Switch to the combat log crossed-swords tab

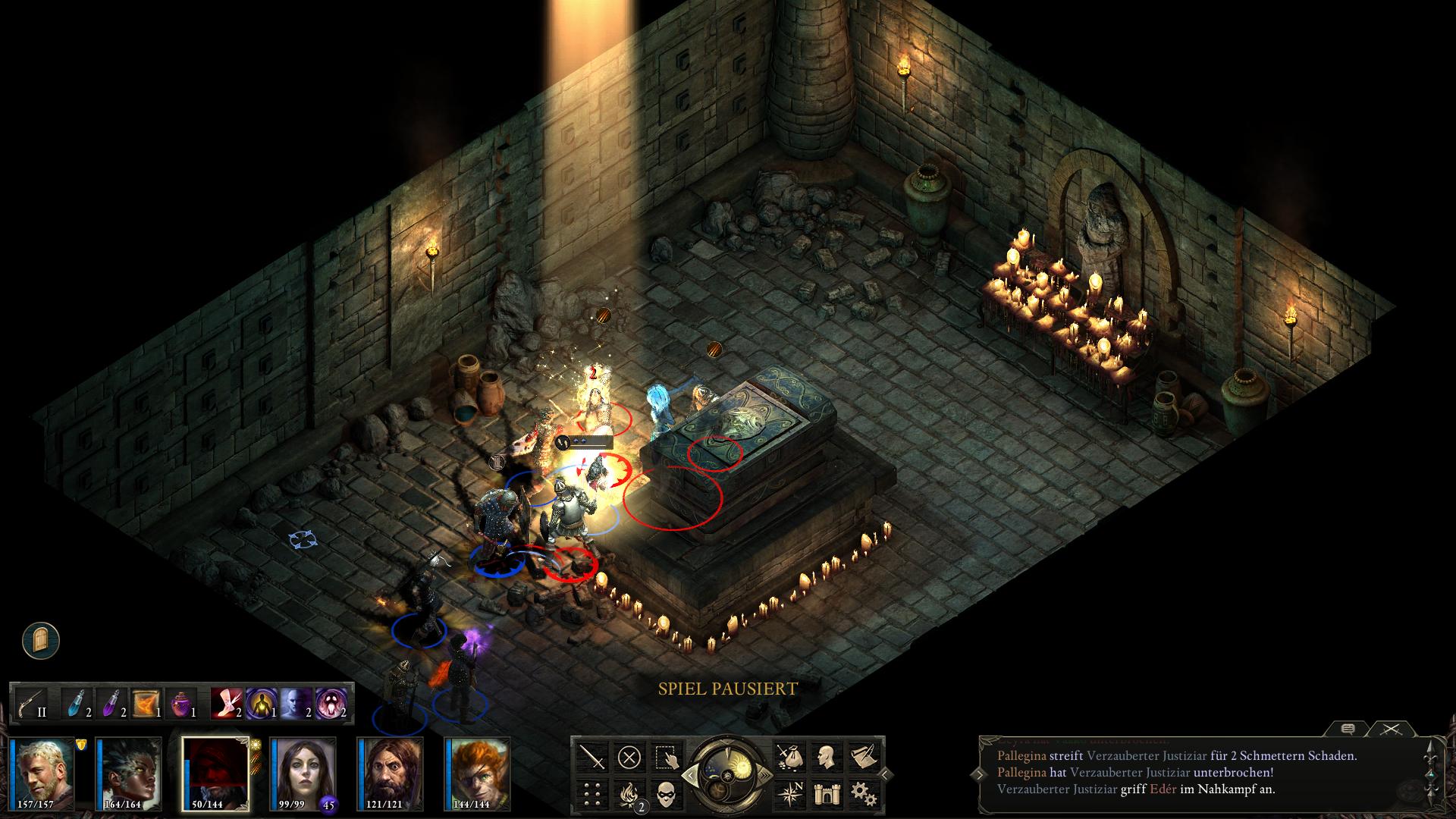1389,730
